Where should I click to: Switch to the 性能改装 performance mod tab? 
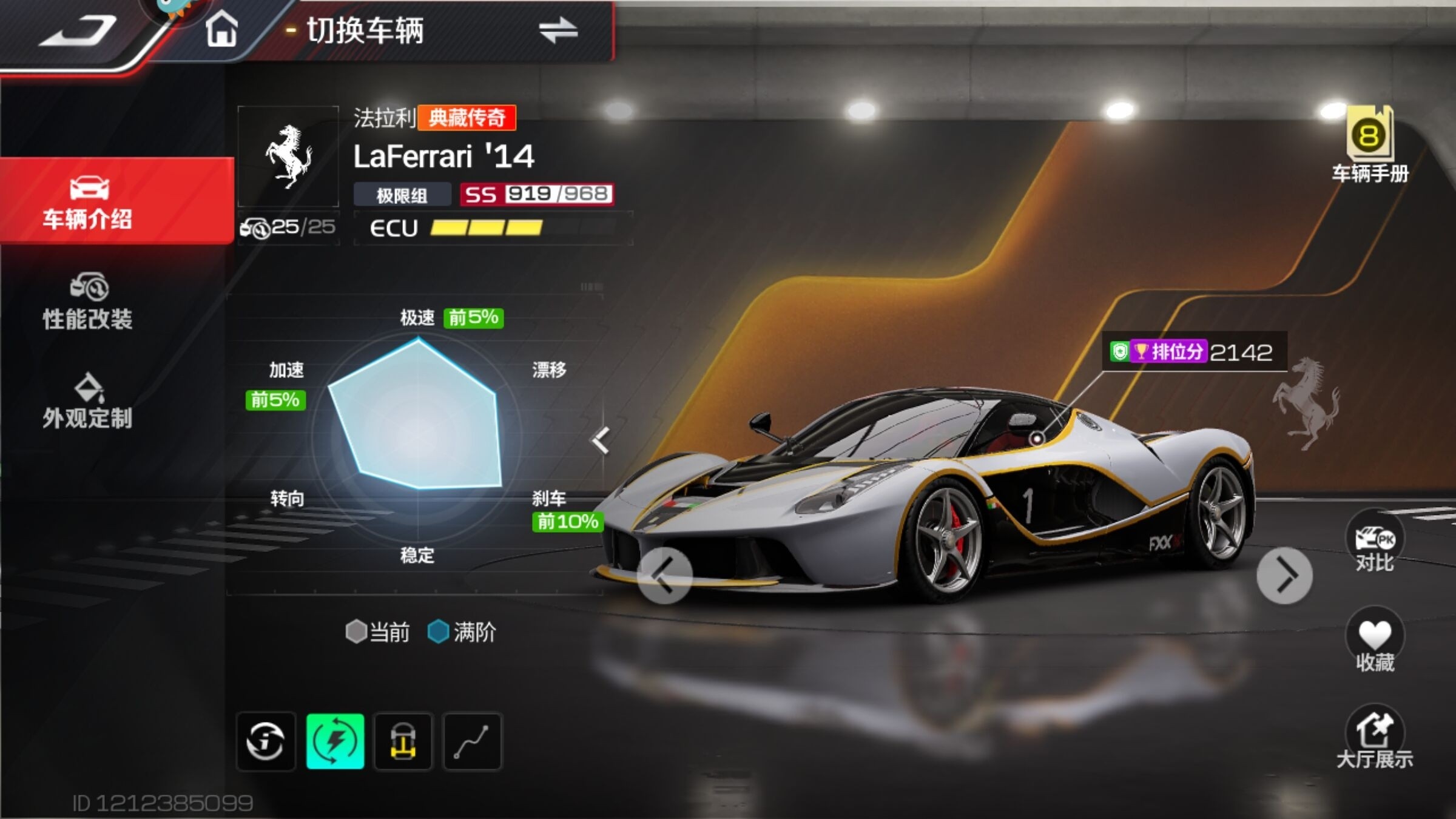pos(88,302)
